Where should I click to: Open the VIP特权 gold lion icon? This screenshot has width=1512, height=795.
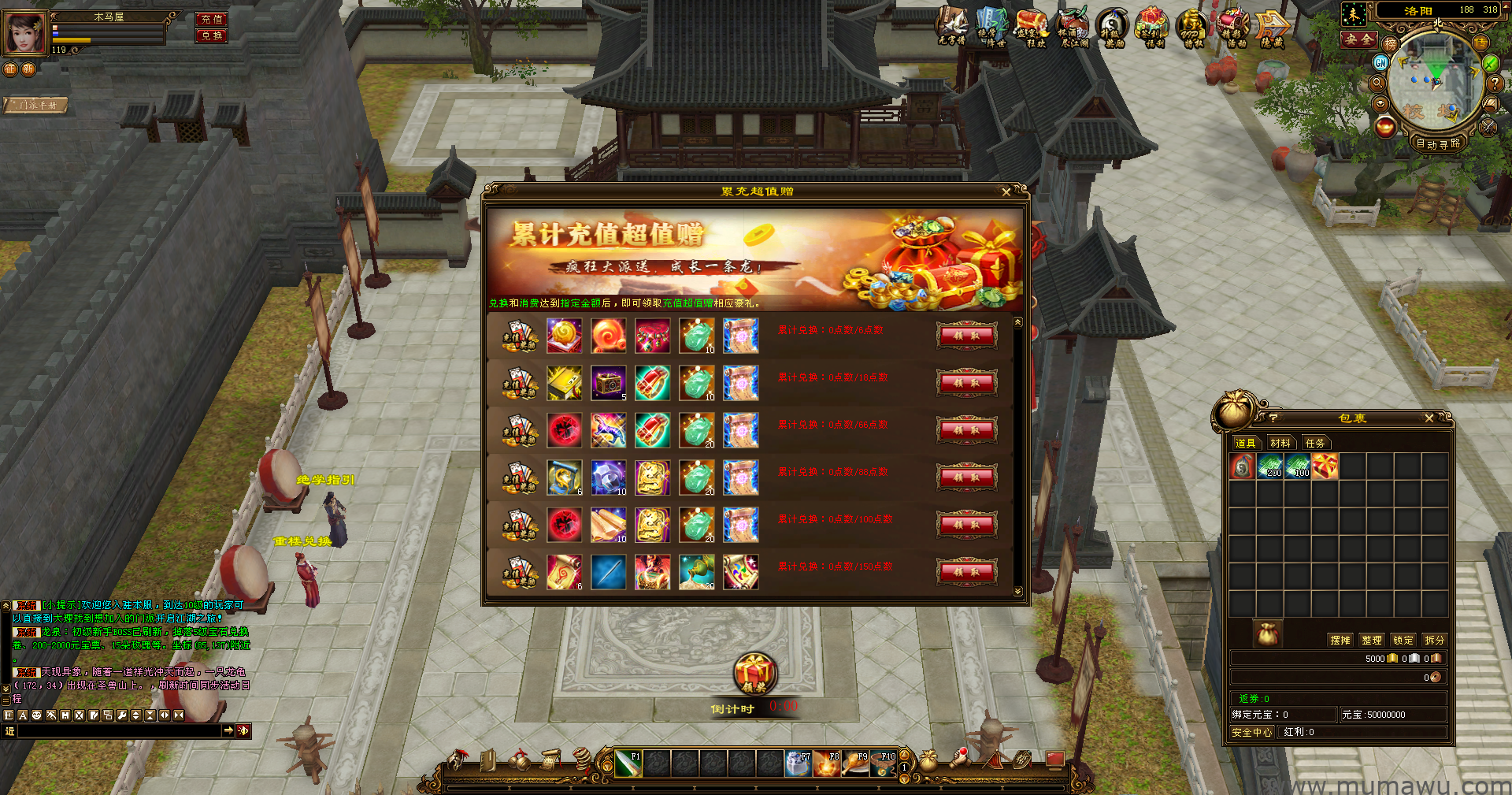[1192, 28]
